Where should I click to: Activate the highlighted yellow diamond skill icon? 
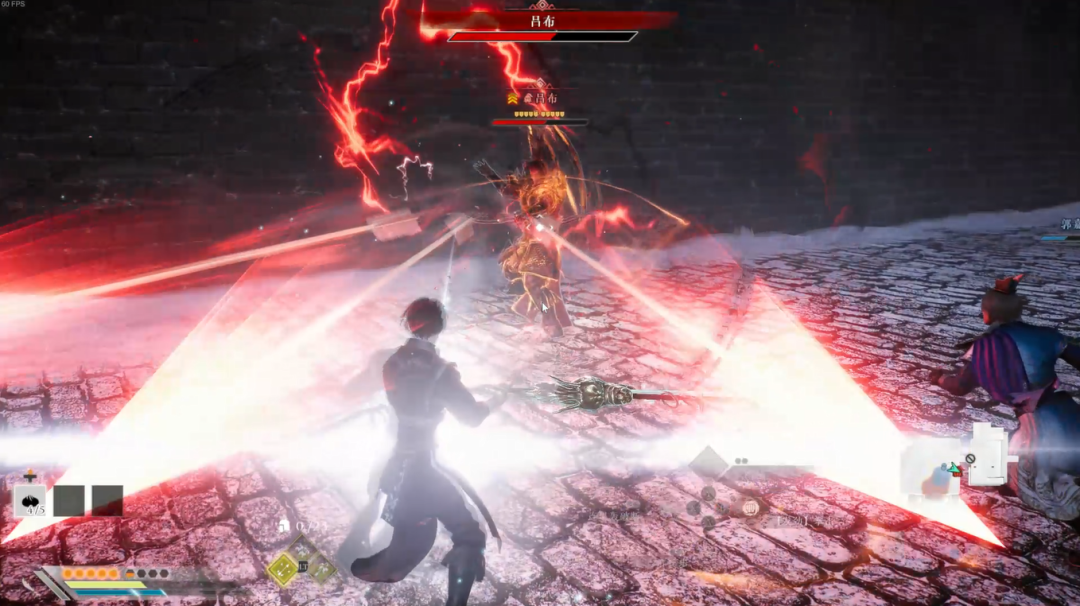pos(284,569)
